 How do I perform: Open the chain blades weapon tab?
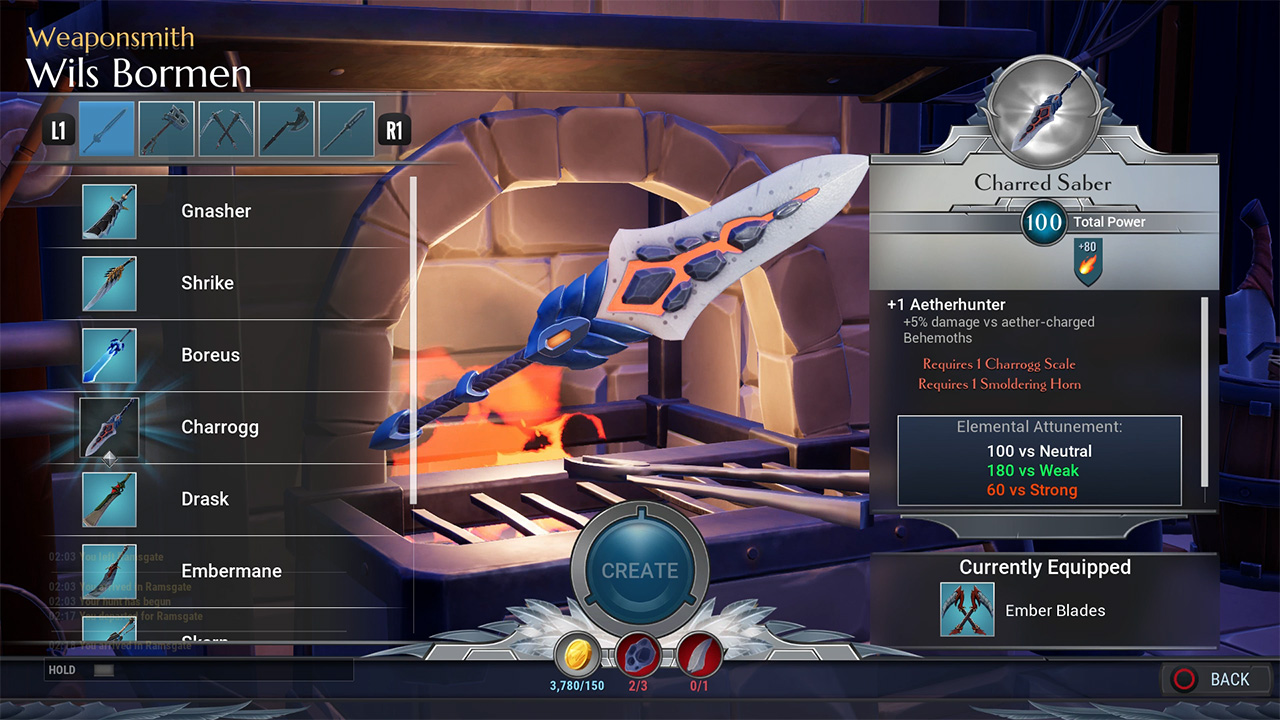coord(226,129)
